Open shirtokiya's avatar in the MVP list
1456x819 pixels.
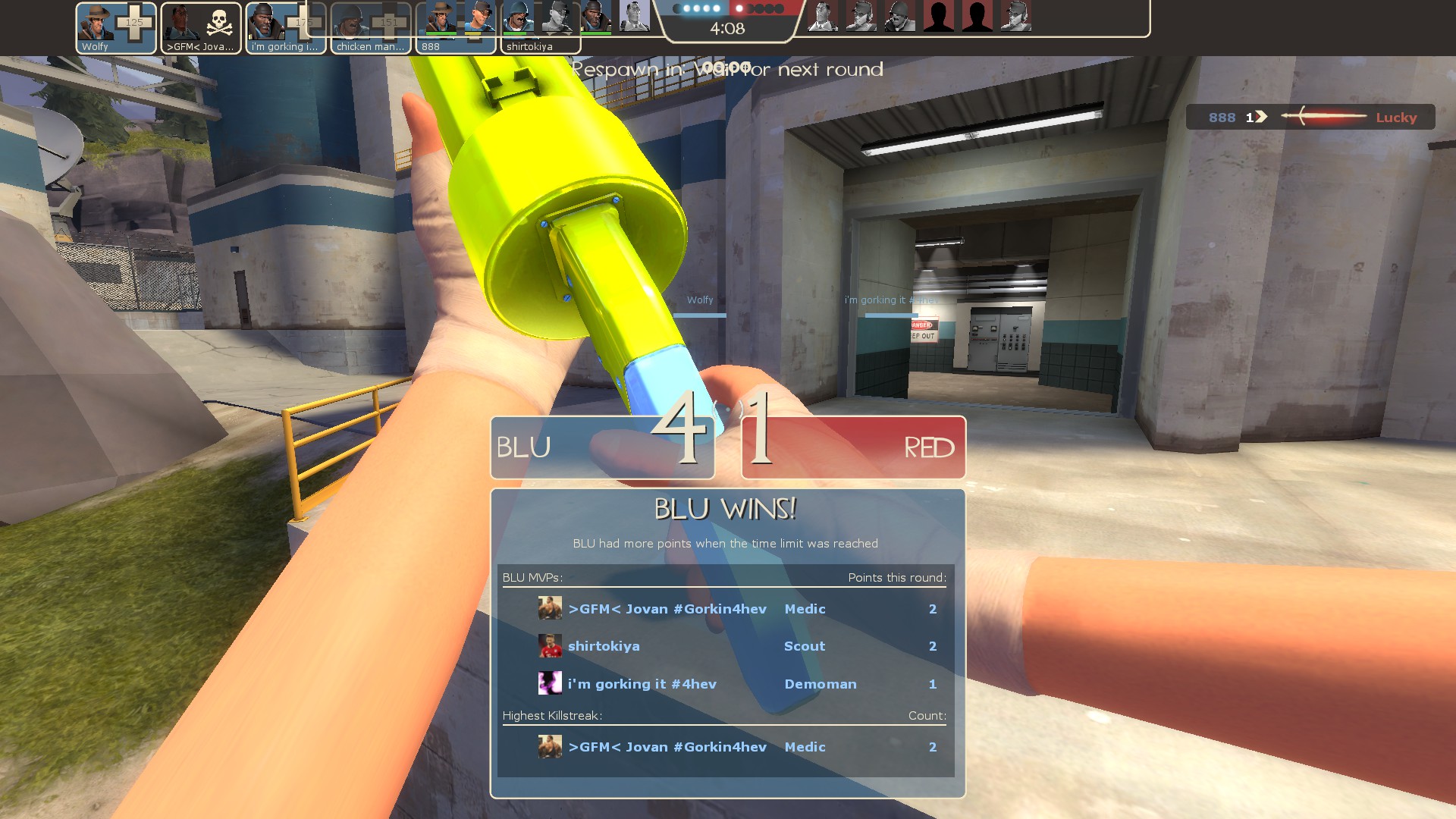550,646
